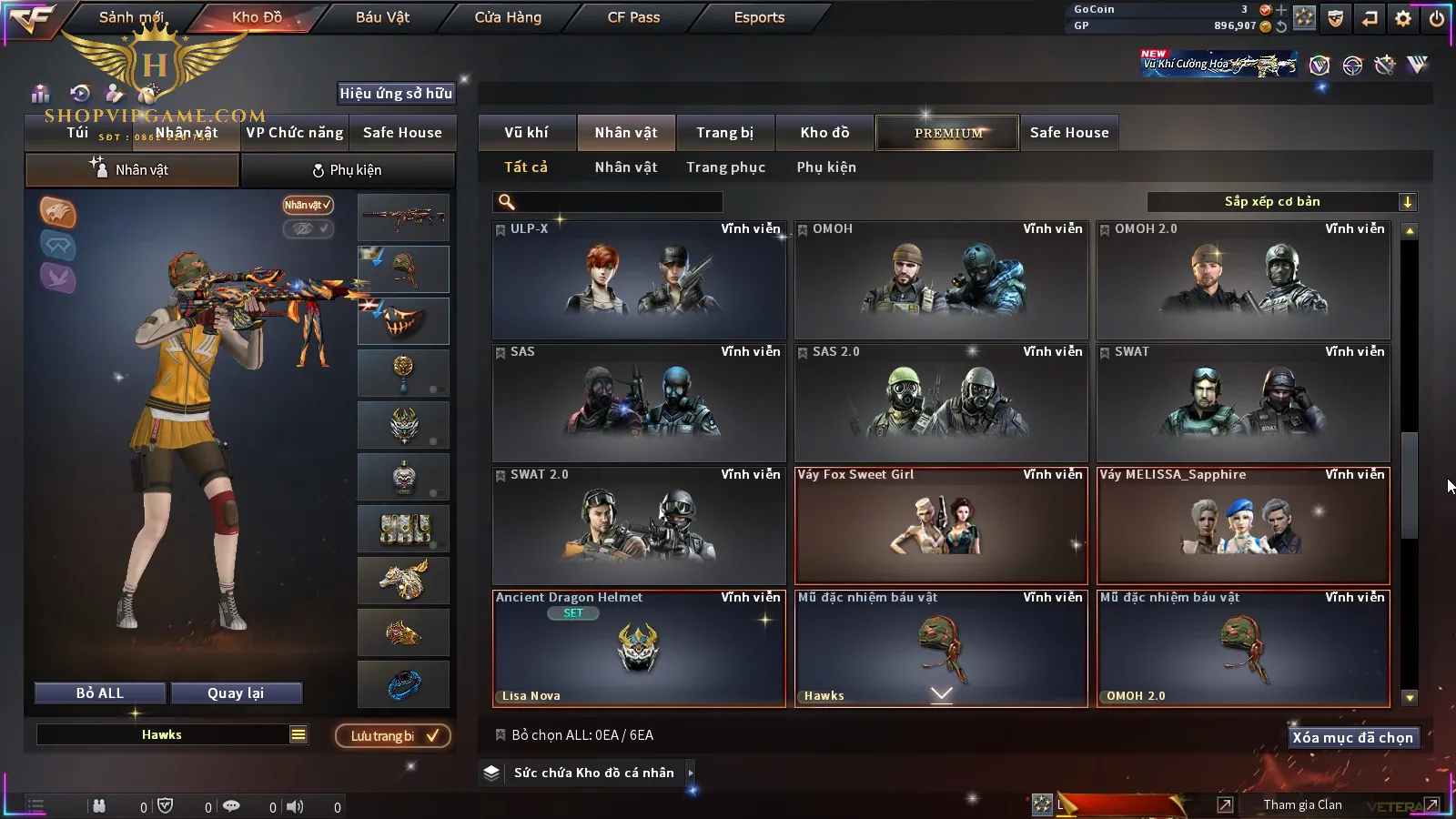This screenshot has height=819, width=1456.
Task: Click Xóa mục đã chọn button
Action: [x=1352, y=738]
